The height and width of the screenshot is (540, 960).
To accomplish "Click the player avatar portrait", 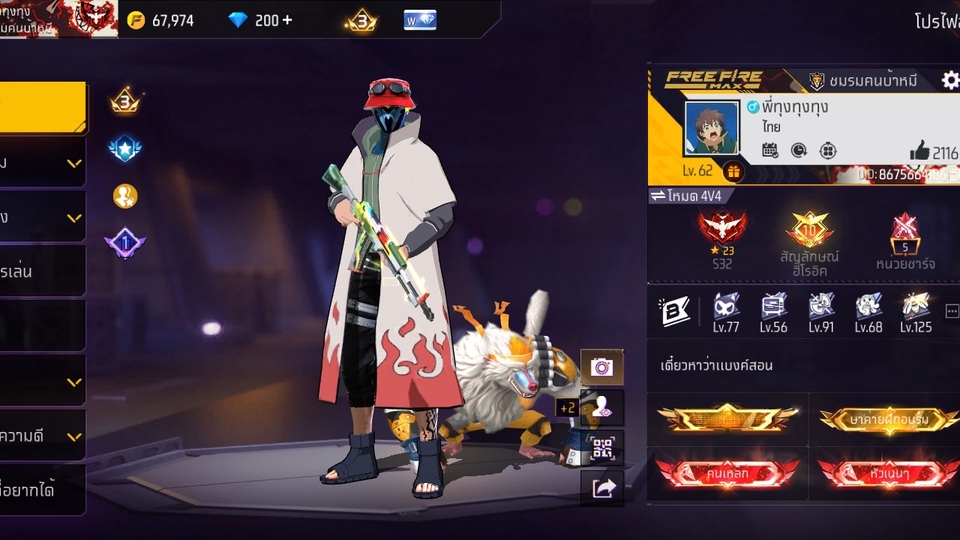I will (710, 132).
